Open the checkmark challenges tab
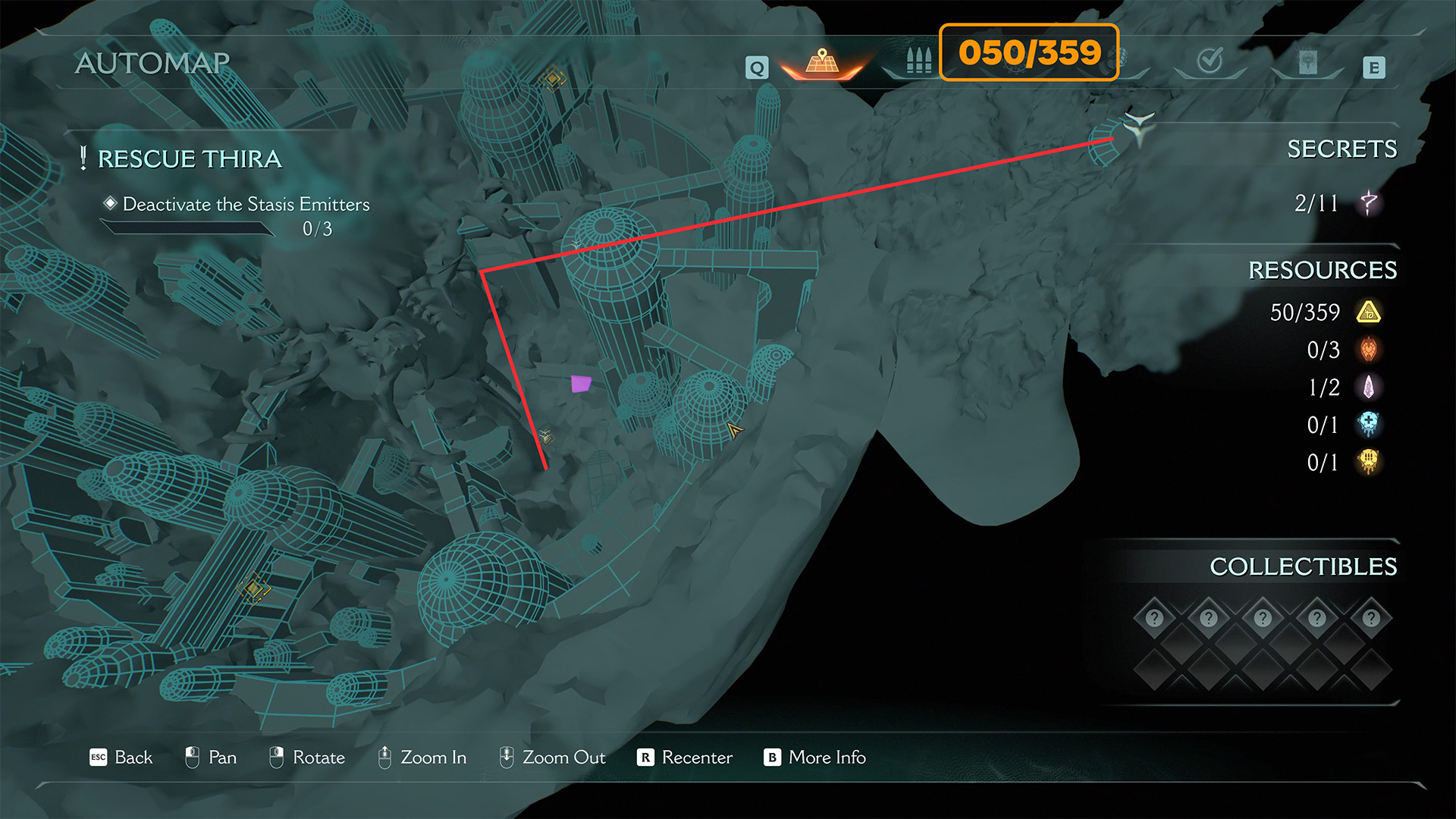 (x=1210, y=61)
